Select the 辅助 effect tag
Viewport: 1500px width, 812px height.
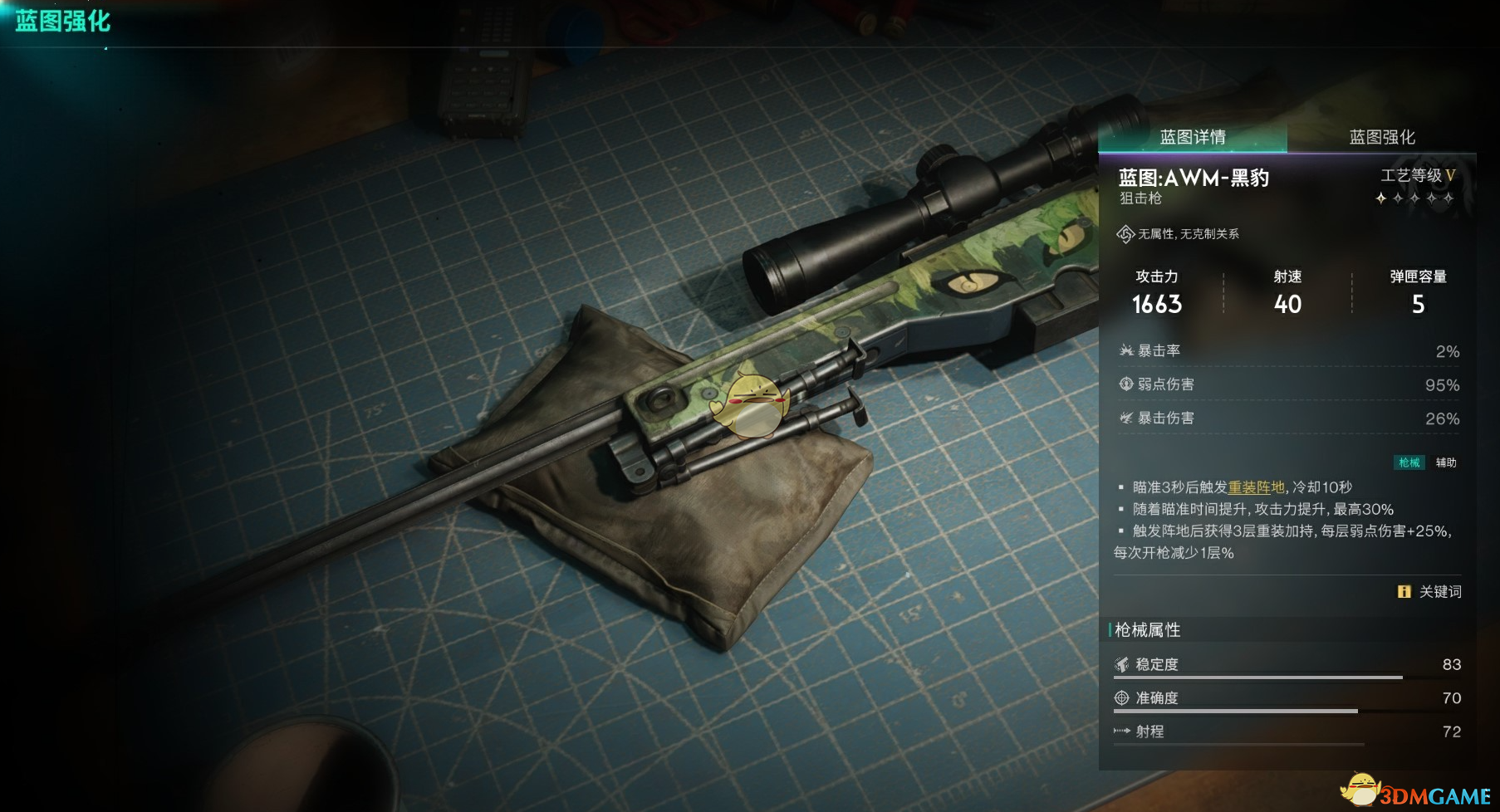[x=1446, y=462]
